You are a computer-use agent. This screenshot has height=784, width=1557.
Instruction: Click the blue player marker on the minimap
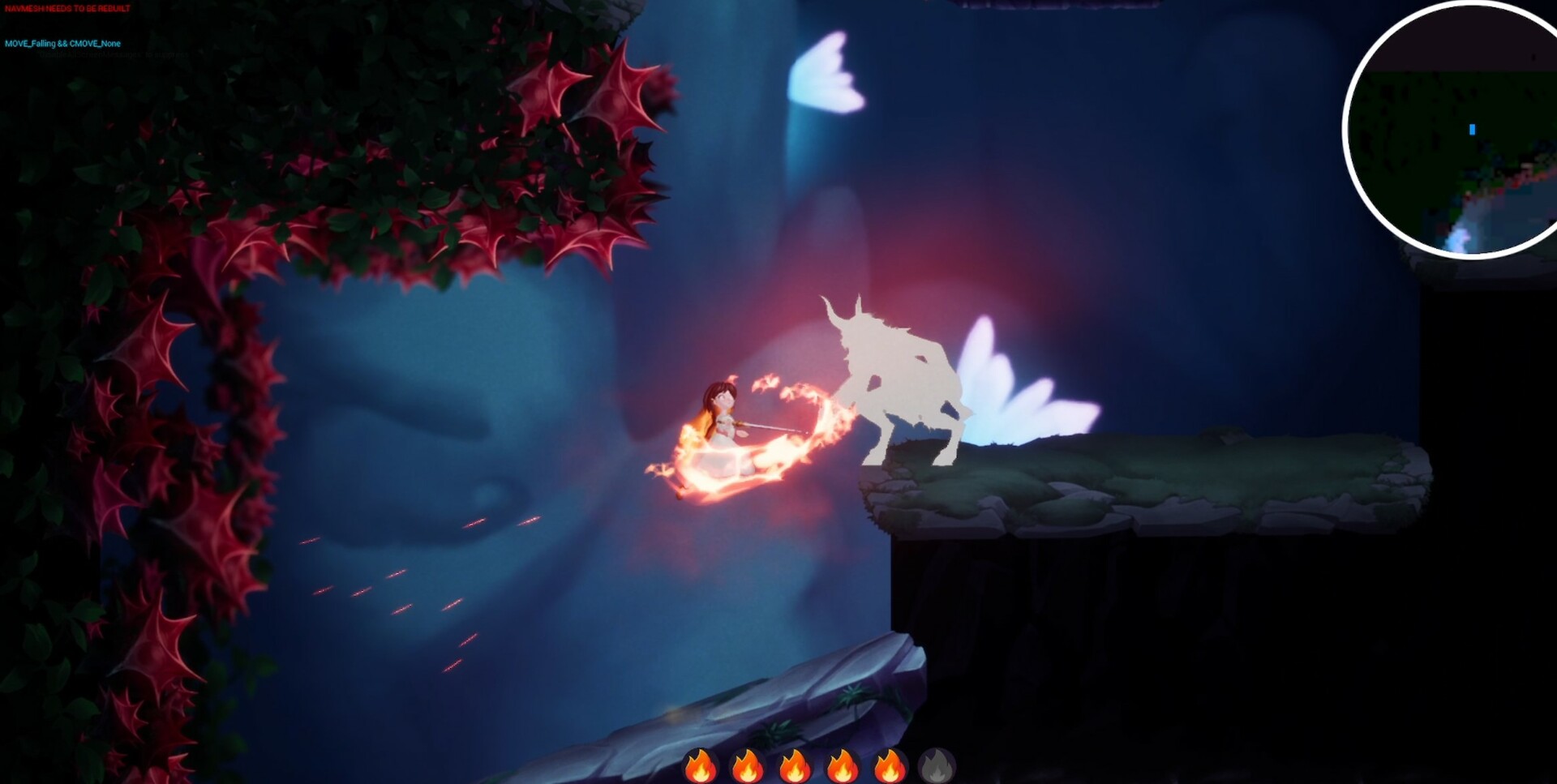click(x=1470, y=129)
